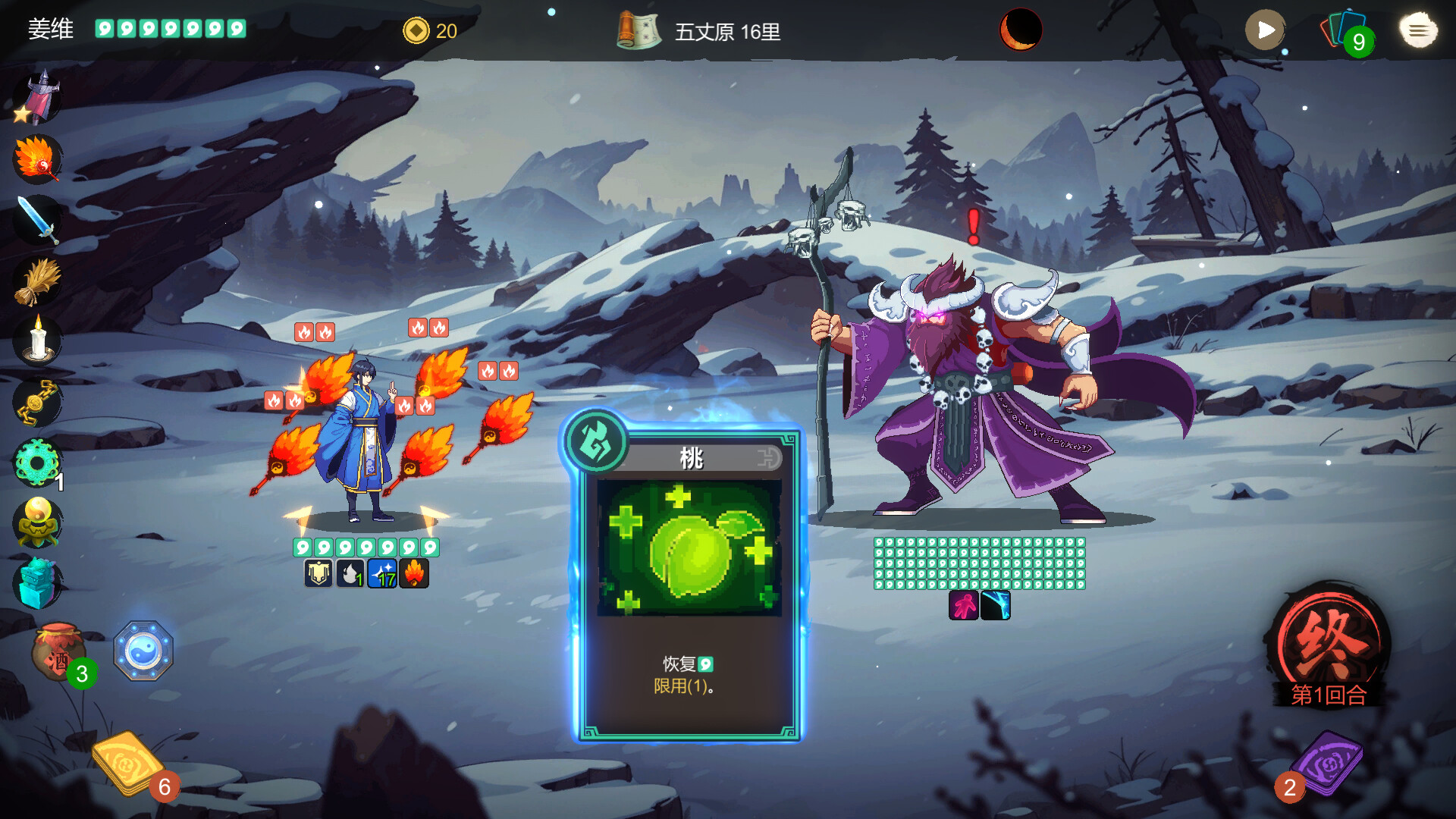
Task: View the full deck card pile icon
Action: click(x=1345, y=32)
